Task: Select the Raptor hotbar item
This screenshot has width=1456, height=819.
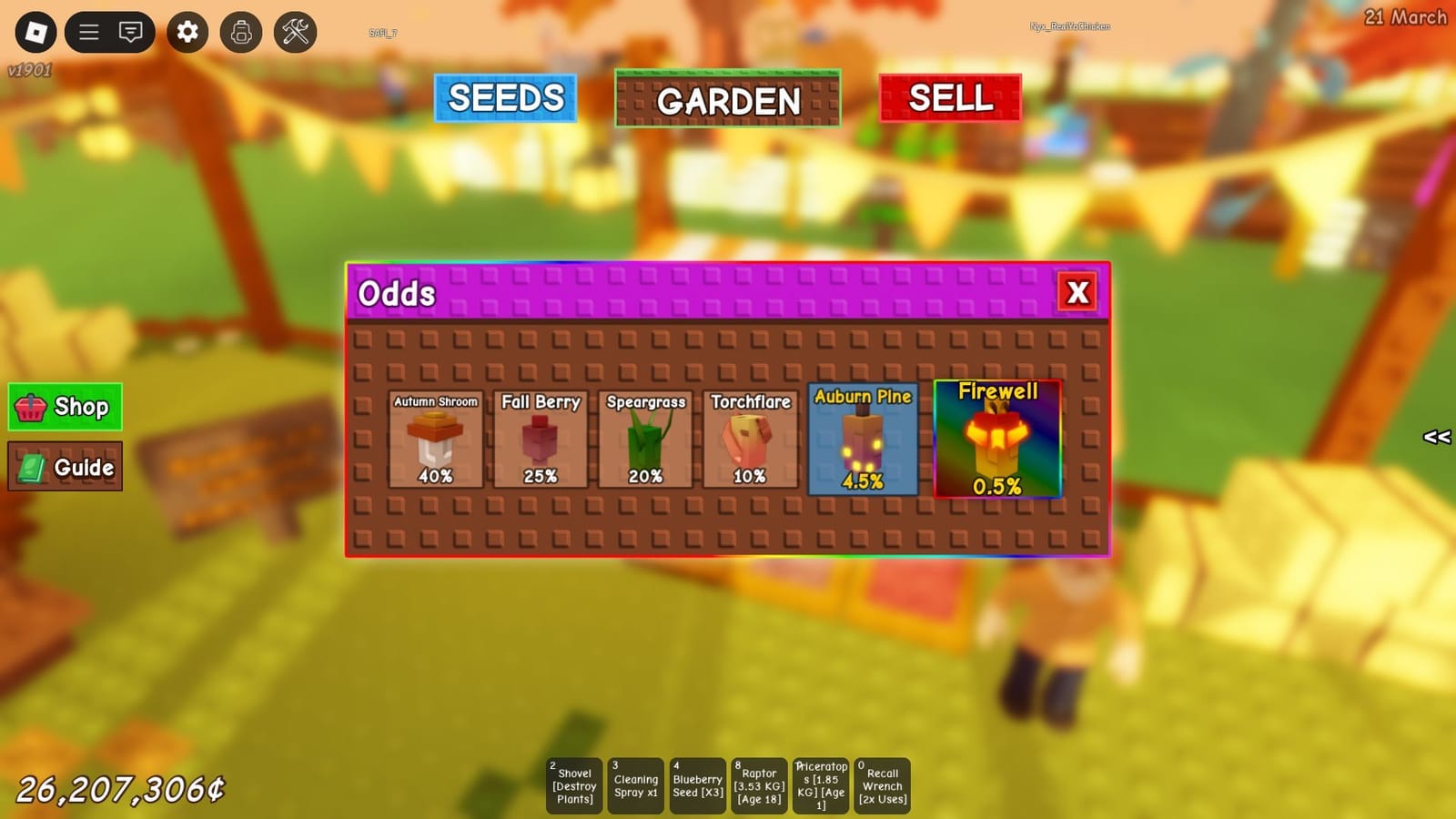Action: [759, 784]
